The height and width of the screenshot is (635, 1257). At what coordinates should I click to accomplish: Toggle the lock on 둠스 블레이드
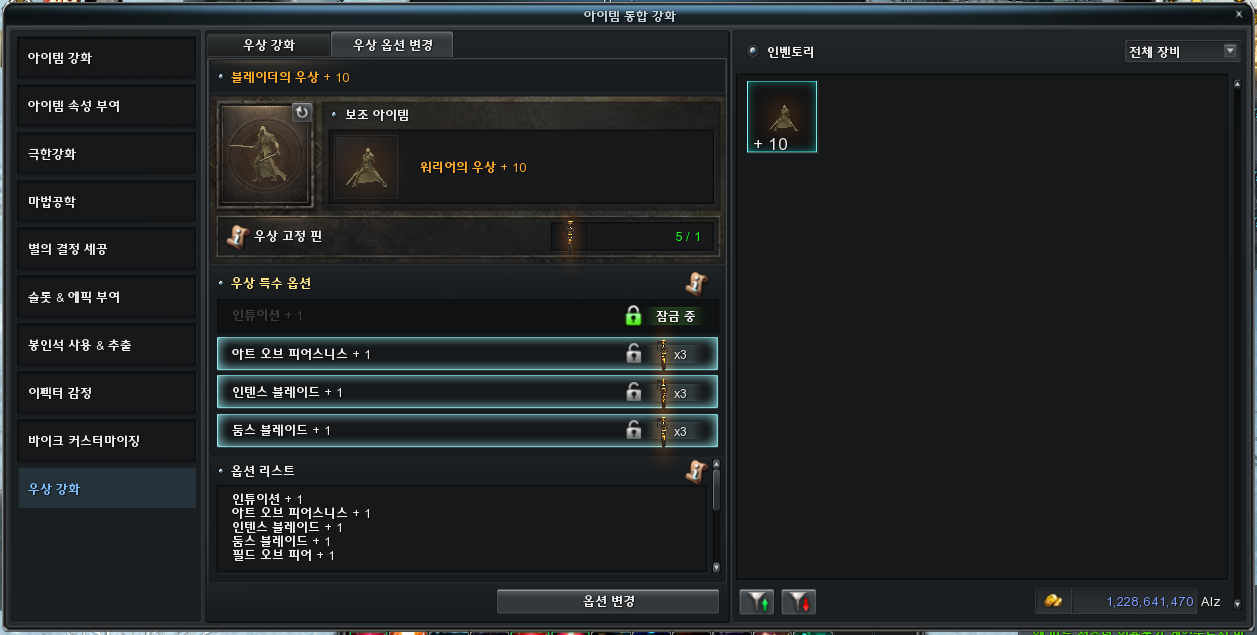(633, 430)
